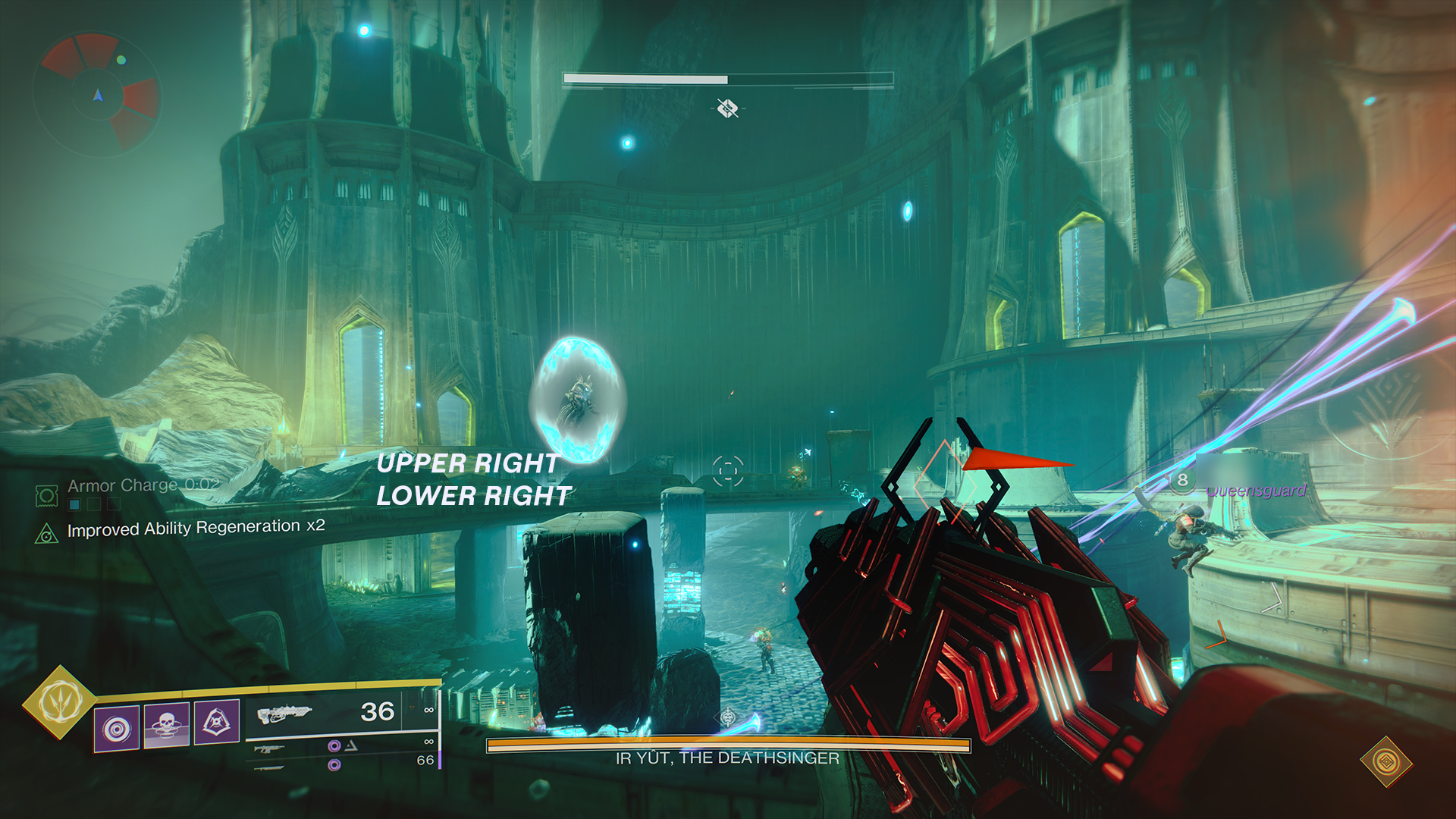The height and width of the screenshot is (819, 1456).
Task: Click the equipped auto rifle weapon icon
Action: coord(284,714)
